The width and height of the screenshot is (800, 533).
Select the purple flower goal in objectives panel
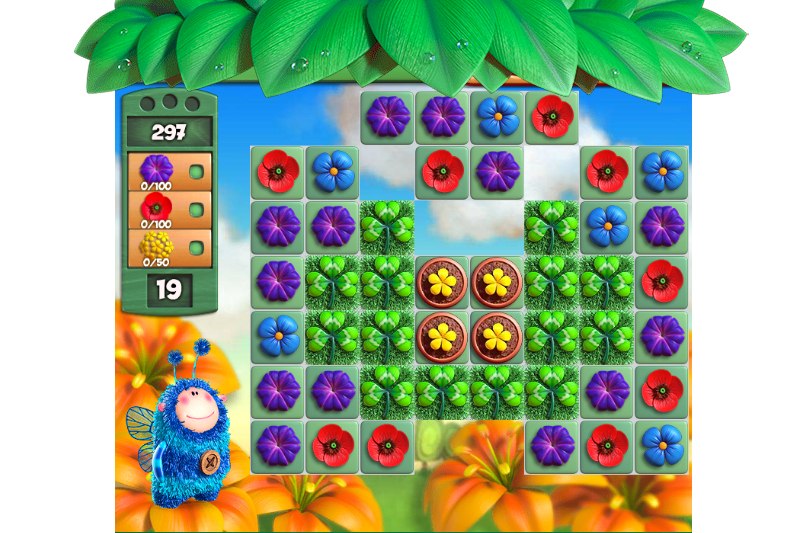click(x=157, y=168)
